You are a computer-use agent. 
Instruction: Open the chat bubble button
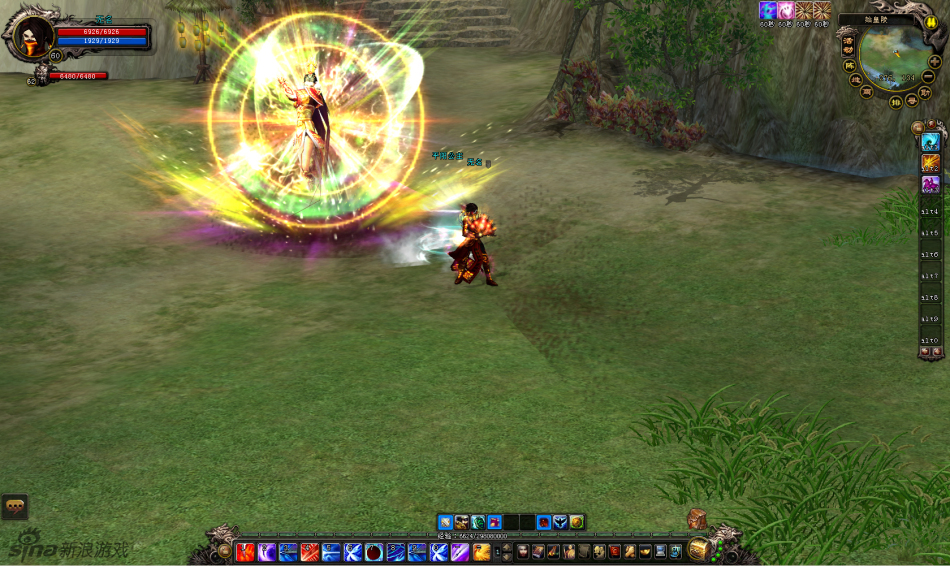point(15,506)
